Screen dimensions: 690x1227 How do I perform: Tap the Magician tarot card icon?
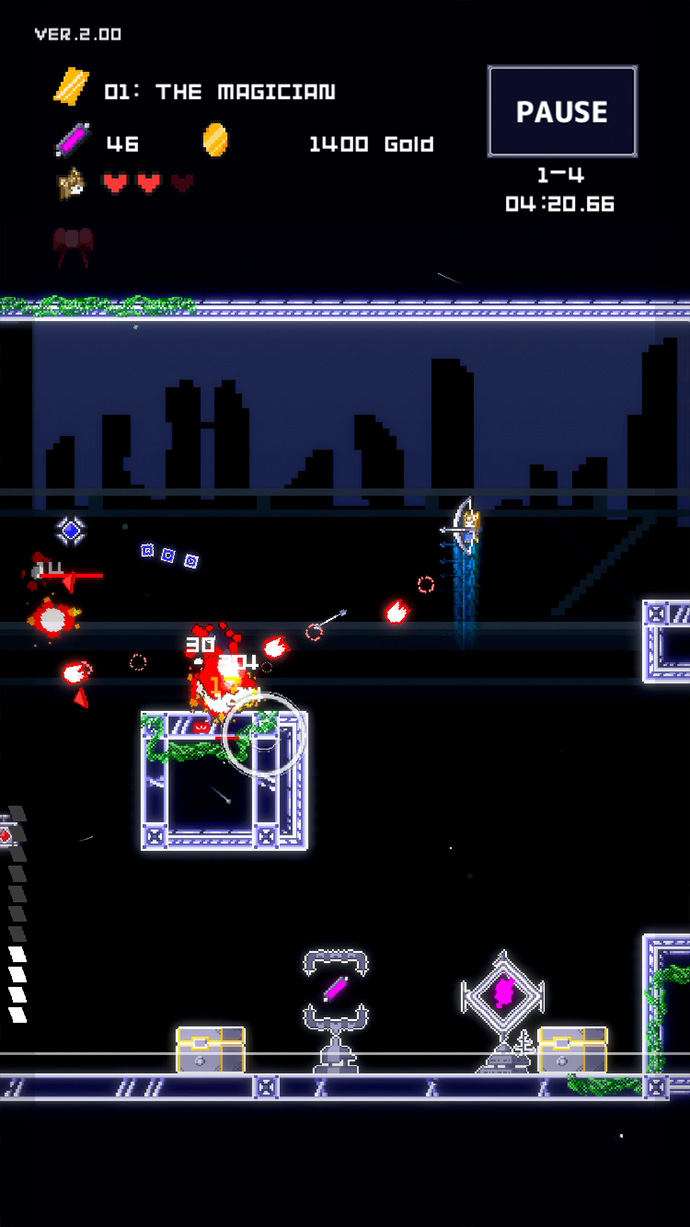click(x=71, y=89)
